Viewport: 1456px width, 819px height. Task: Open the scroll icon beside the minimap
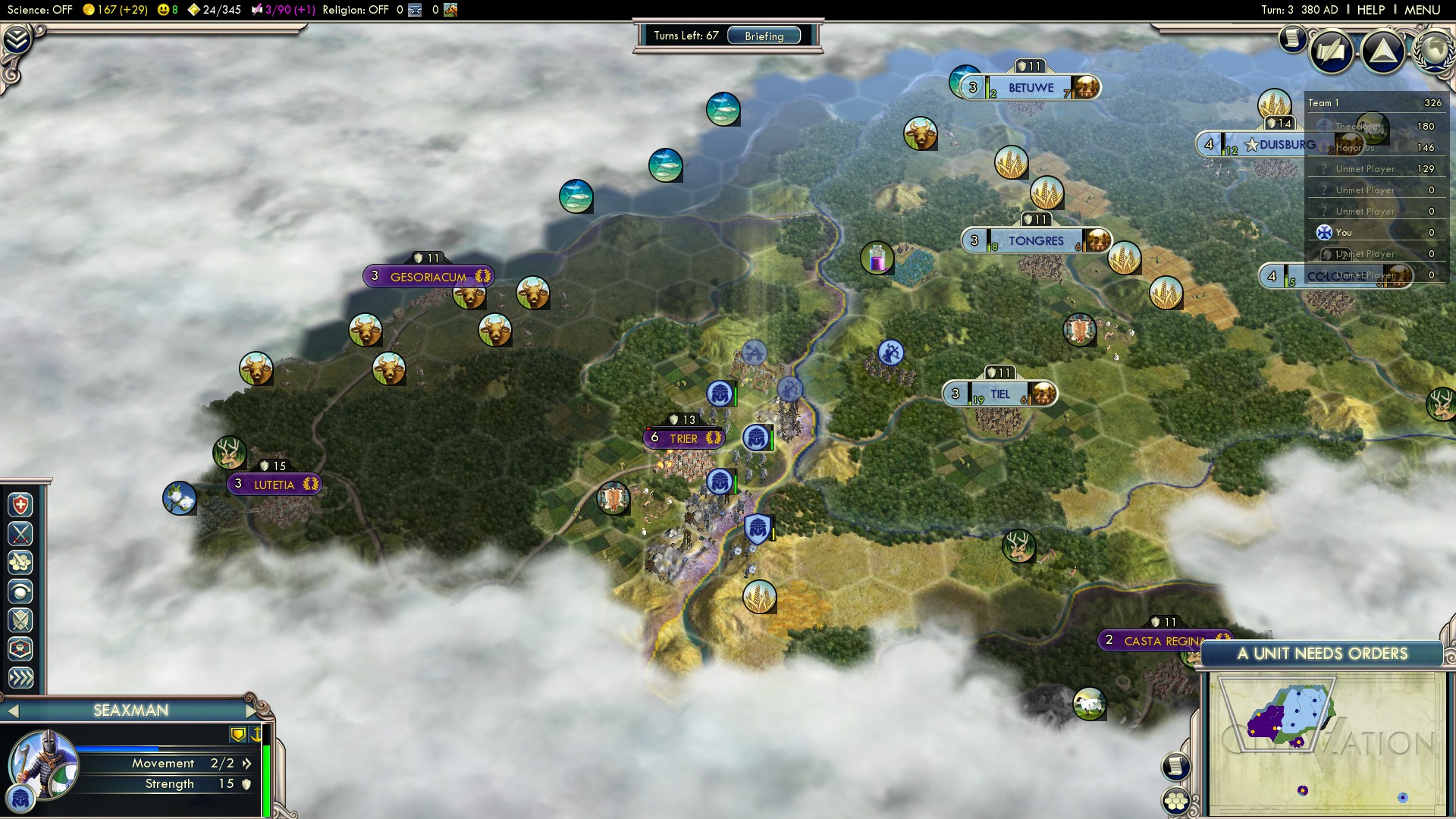[1175, 766]
